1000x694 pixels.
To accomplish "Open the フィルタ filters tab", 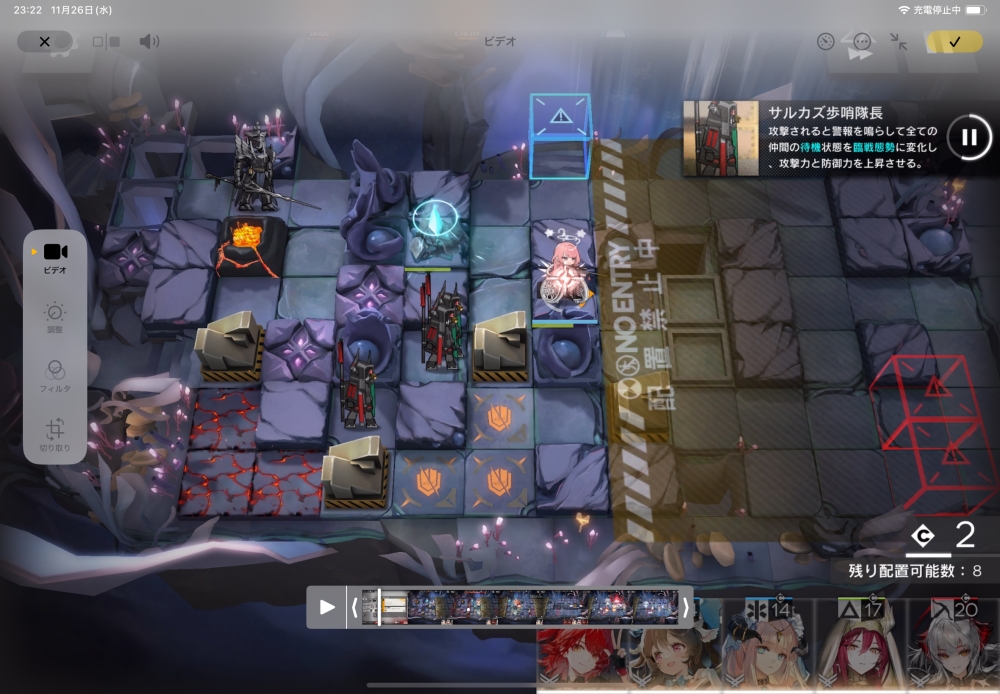I will point(55,376).
